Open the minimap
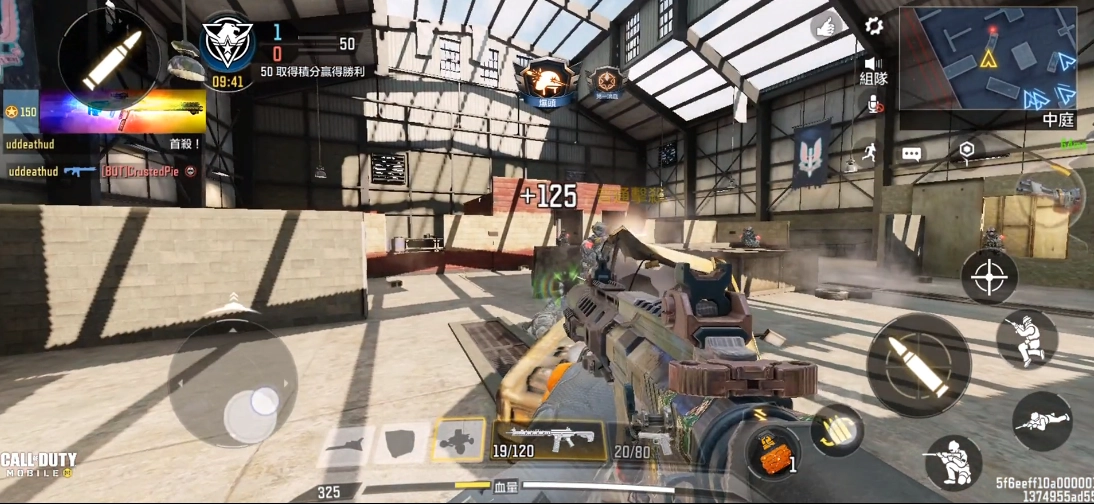1094x504 pixels. (986, 58)
